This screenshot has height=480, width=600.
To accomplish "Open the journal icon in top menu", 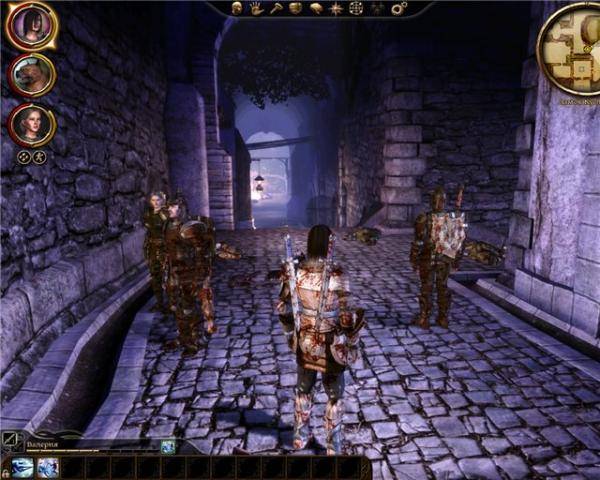I will [x=315, y=8].
